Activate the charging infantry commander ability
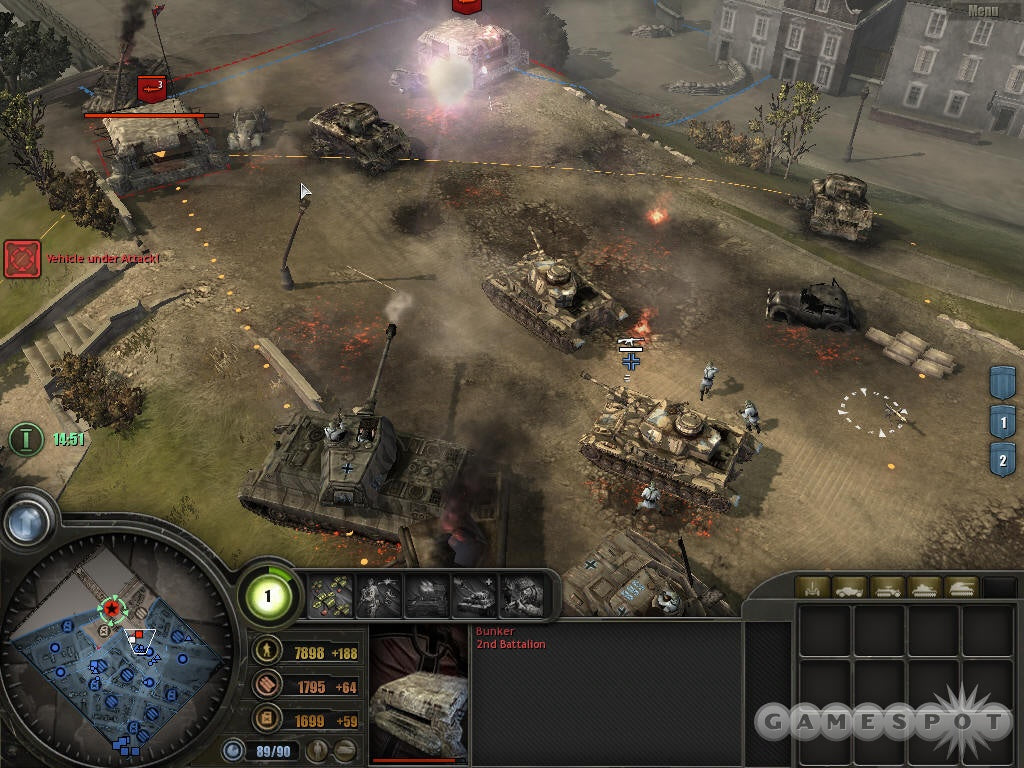This screenshot has width=1024, height=768. tap(379, 597)
